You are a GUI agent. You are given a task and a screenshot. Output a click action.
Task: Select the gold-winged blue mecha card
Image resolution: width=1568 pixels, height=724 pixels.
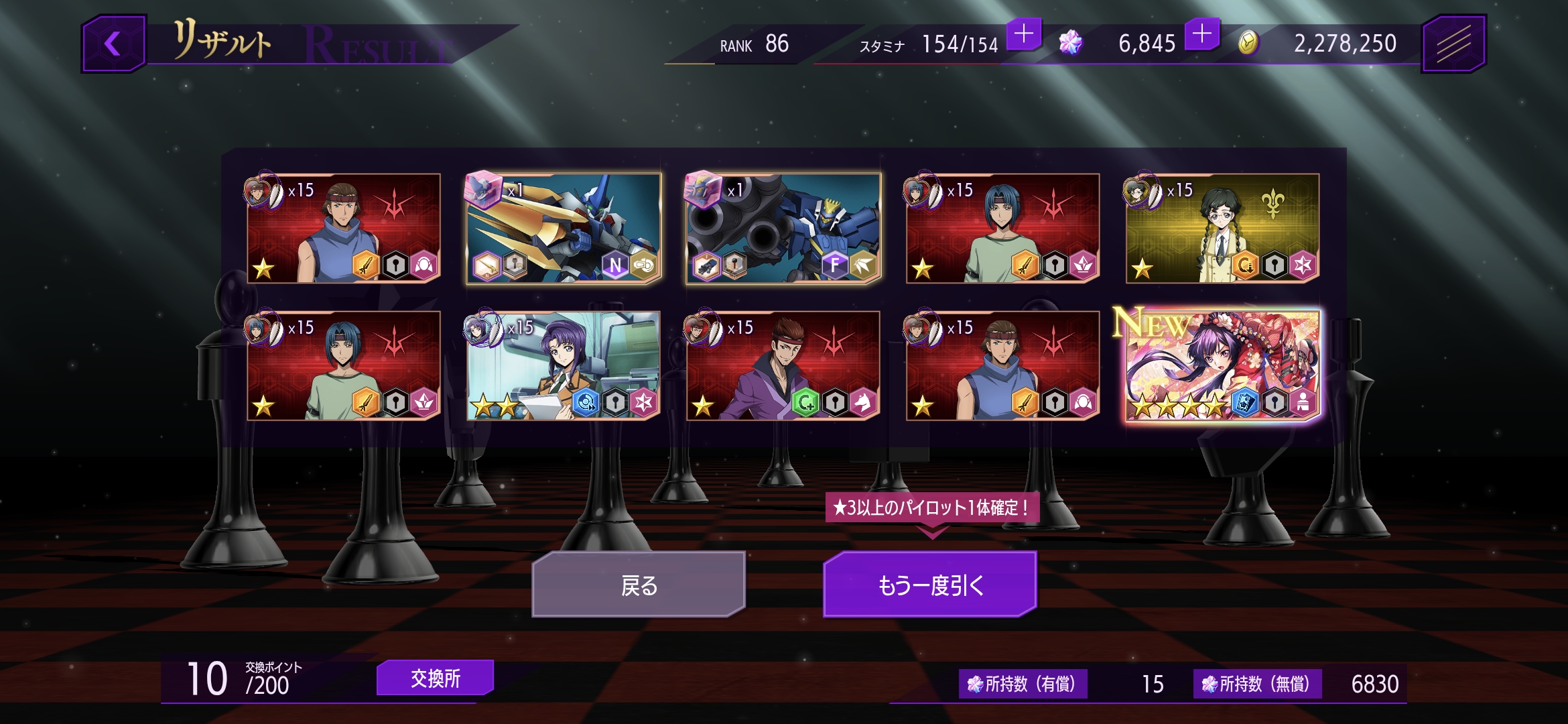(x=563, y=229)
